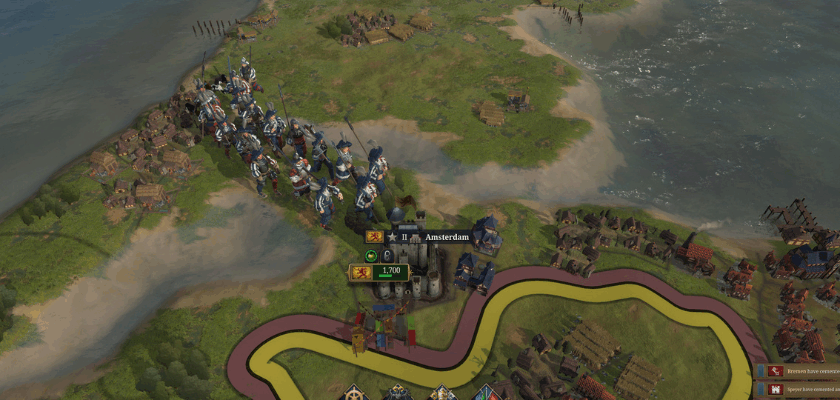This screenshot has width=840, height=400.
Task: Open the Speyer conversion notification
Action: tap(797, 390)
